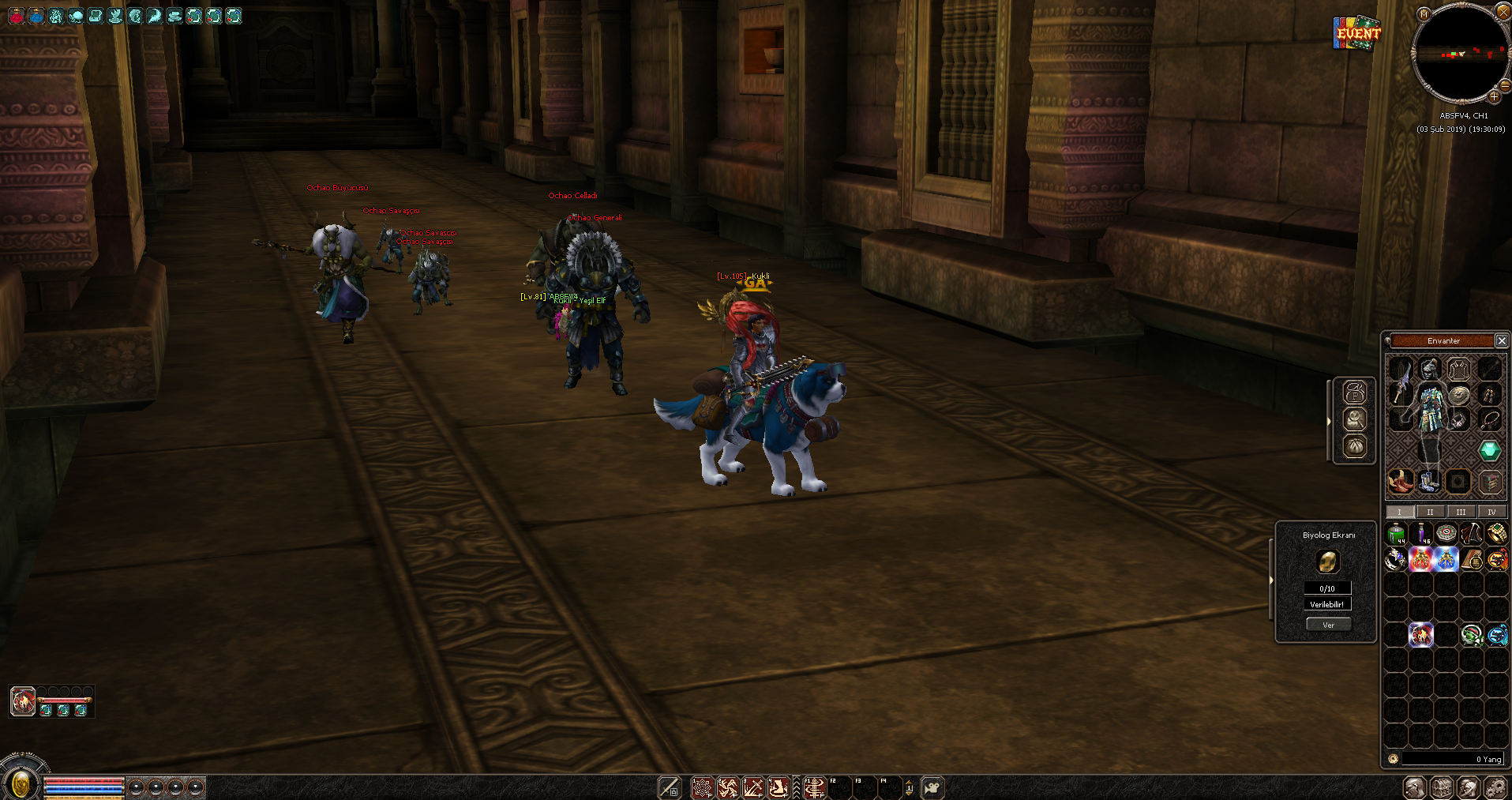Select the purple potion with 46 count
The image size is (1512, 800).
pos(1420,535)
